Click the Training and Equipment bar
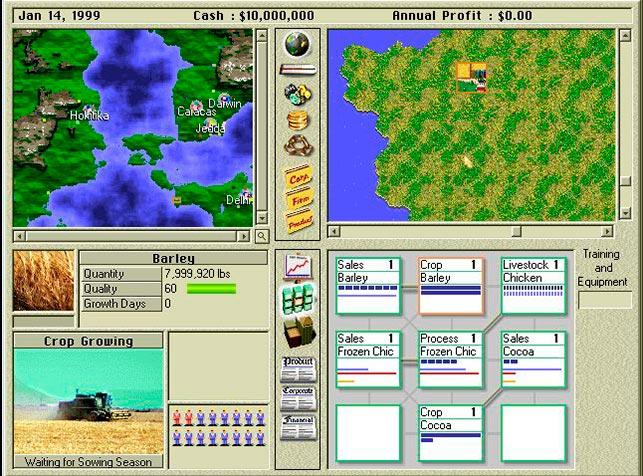This screenshot has height=476, width=643. 605,300
